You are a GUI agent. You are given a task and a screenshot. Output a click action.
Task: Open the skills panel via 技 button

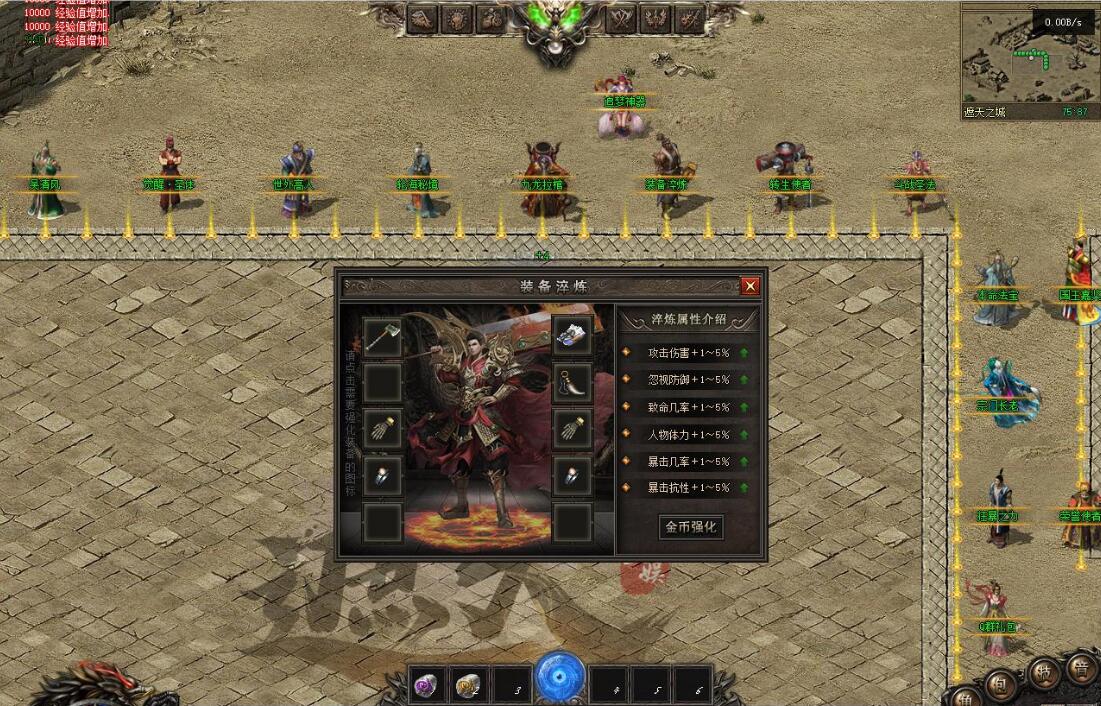point(1043,673)
